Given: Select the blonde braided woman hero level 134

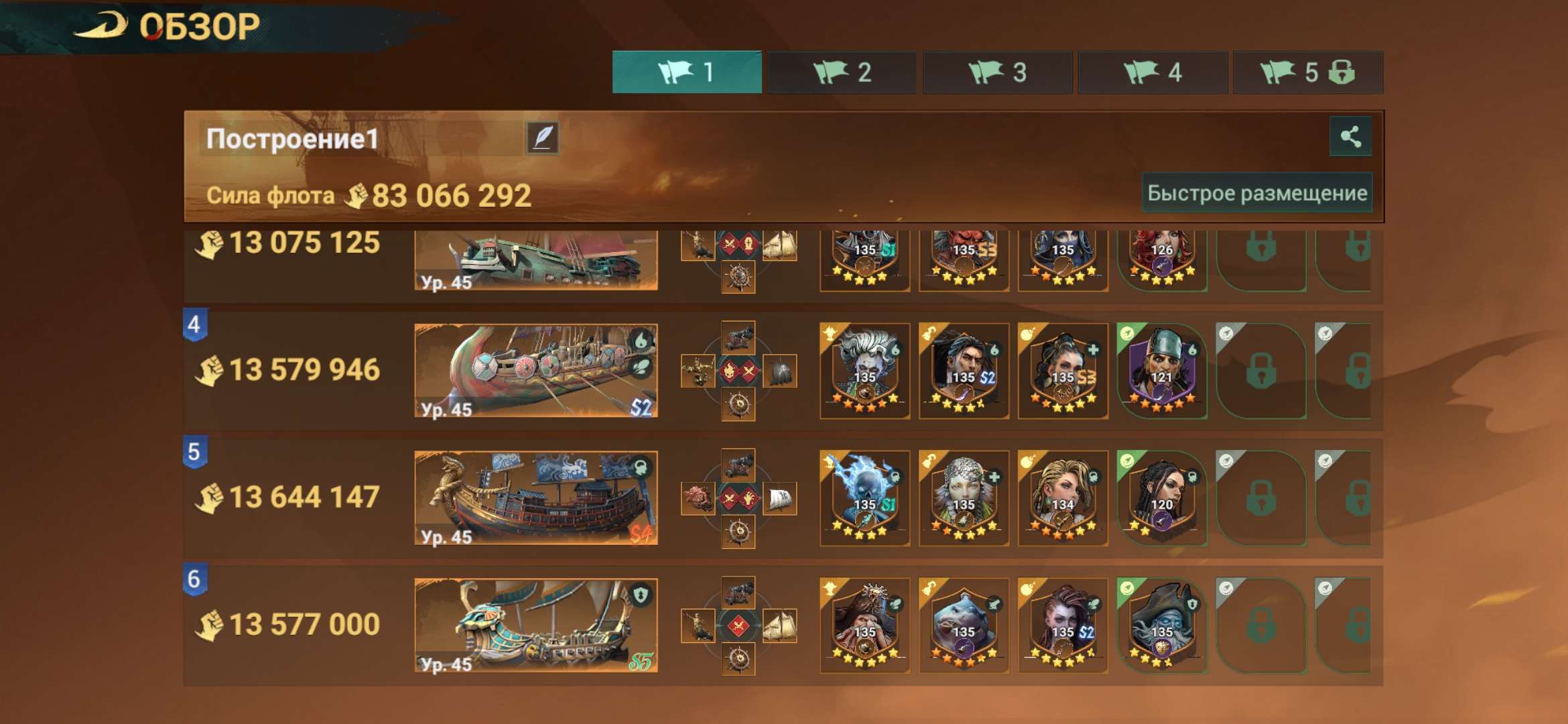Looking at the screenshot, I should click(1063, 497).
